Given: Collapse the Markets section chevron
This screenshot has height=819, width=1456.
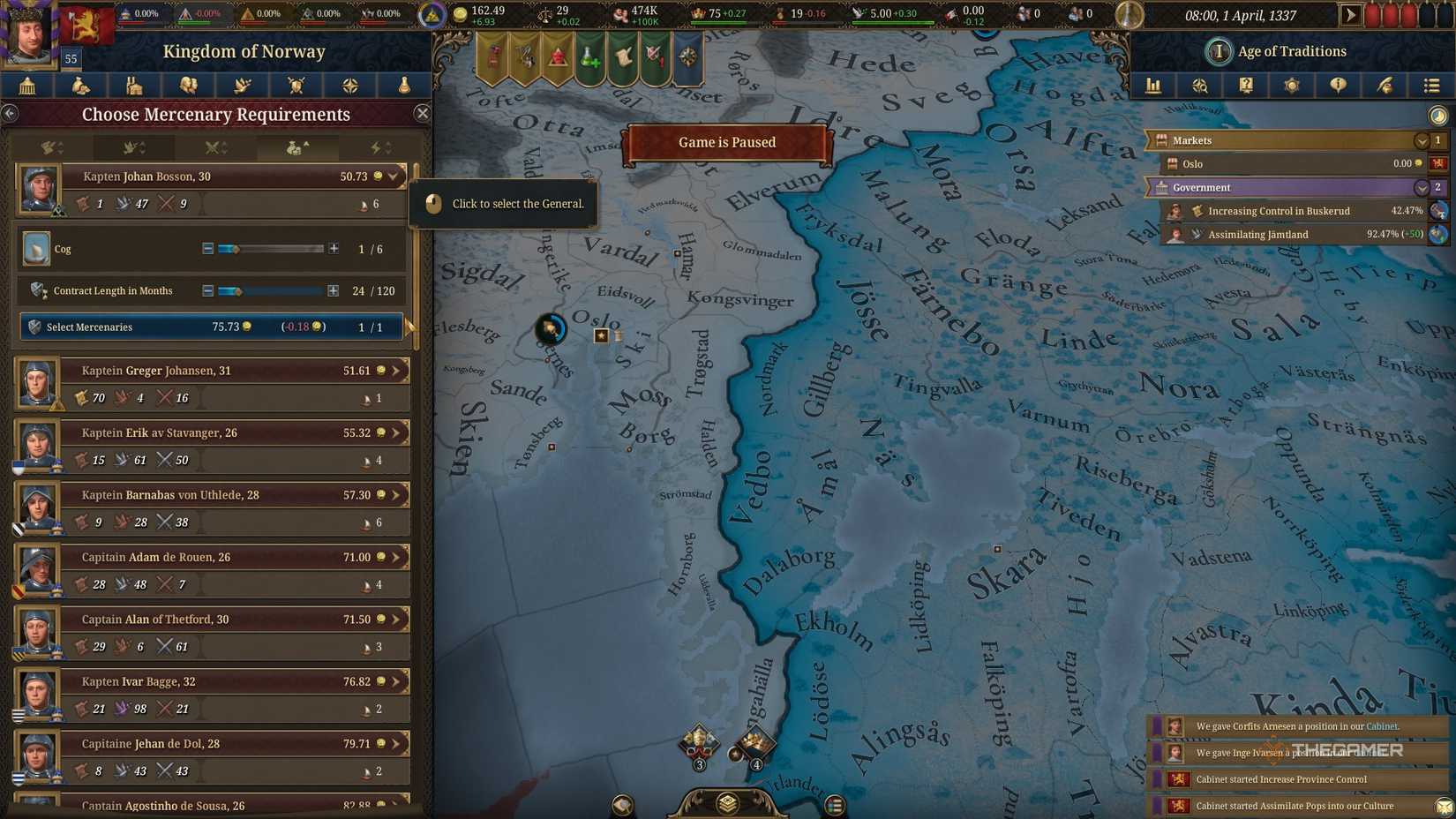Looking at the screenshot, I should pos(1421,140).
